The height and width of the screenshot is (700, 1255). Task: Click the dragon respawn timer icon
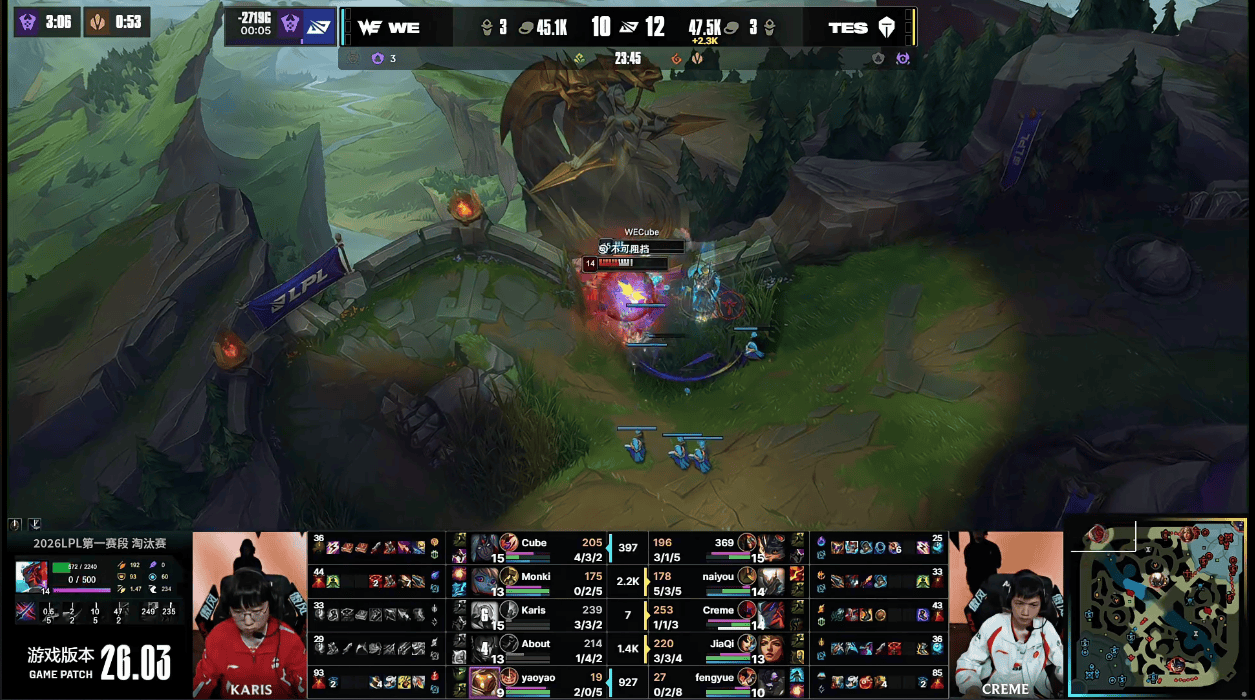pos(98,22)
